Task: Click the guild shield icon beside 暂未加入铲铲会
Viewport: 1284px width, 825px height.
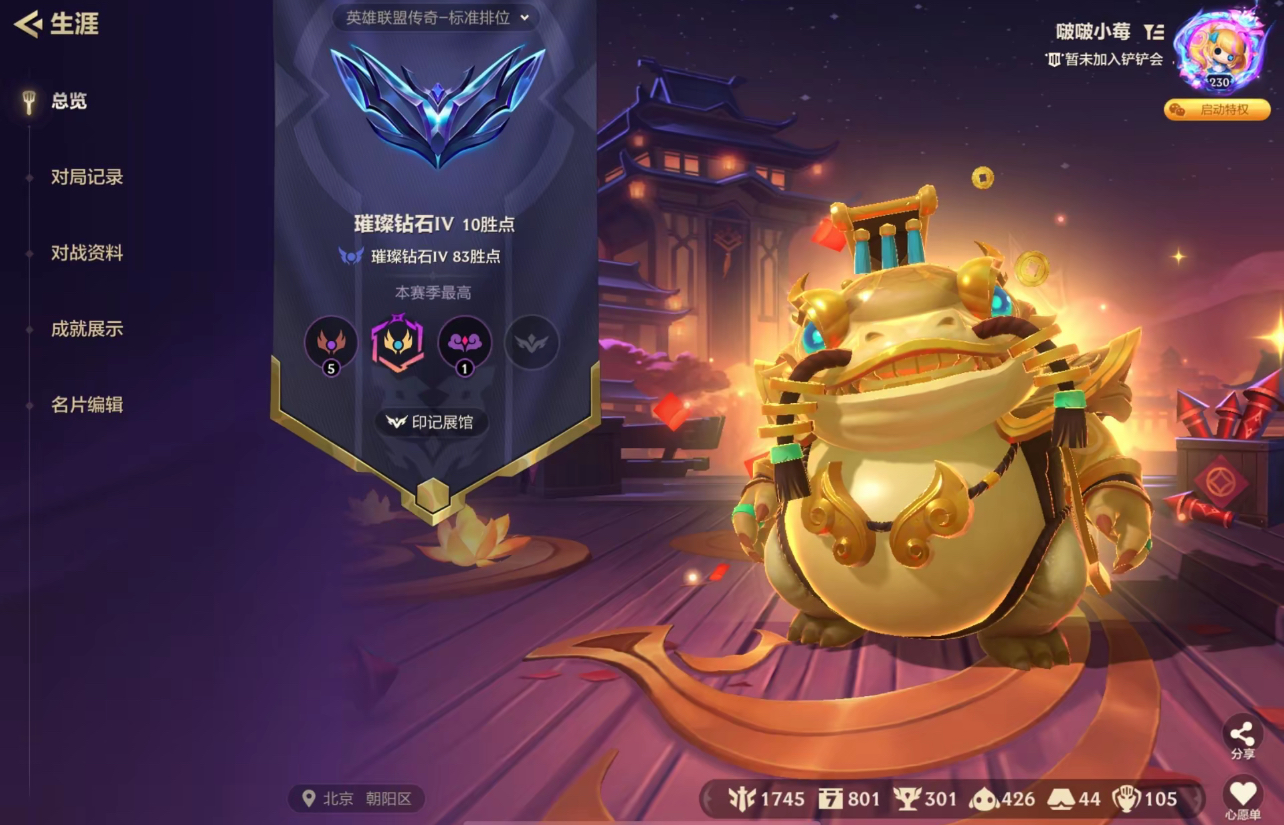Action: coord(1056,59)
